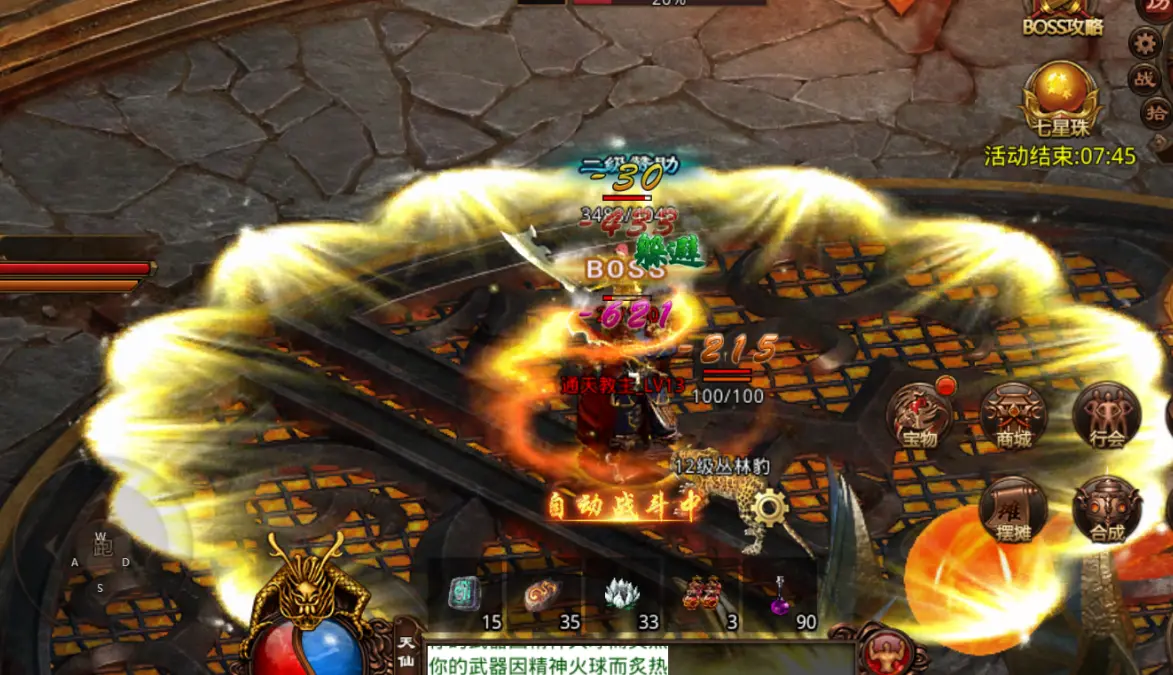The image size is (1173, 675).
Task: Toggle the 战 round button
Action: [x=1144, y=79]
